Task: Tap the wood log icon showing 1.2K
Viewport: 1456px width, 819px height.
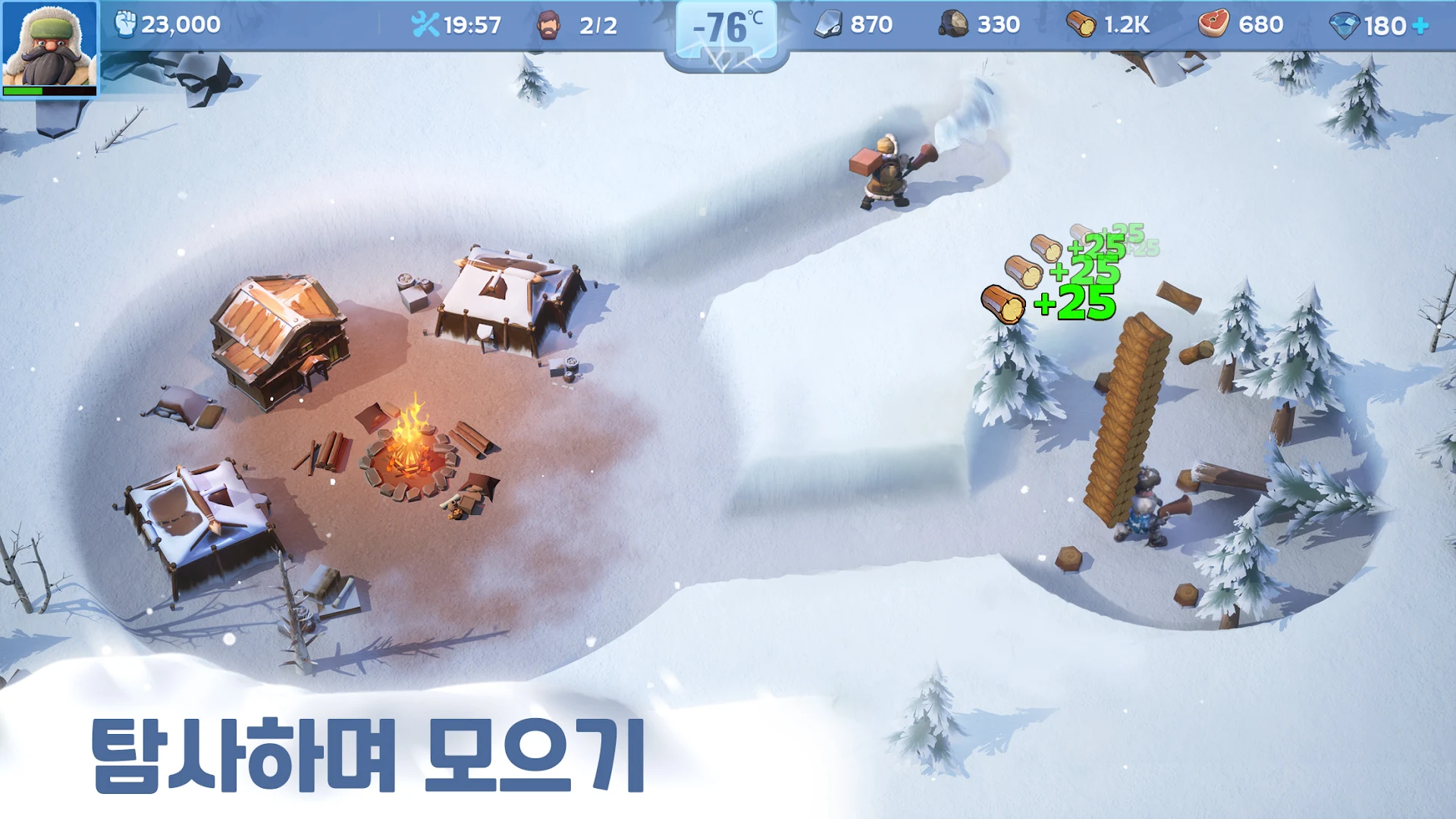Action: pos(1081,24)
